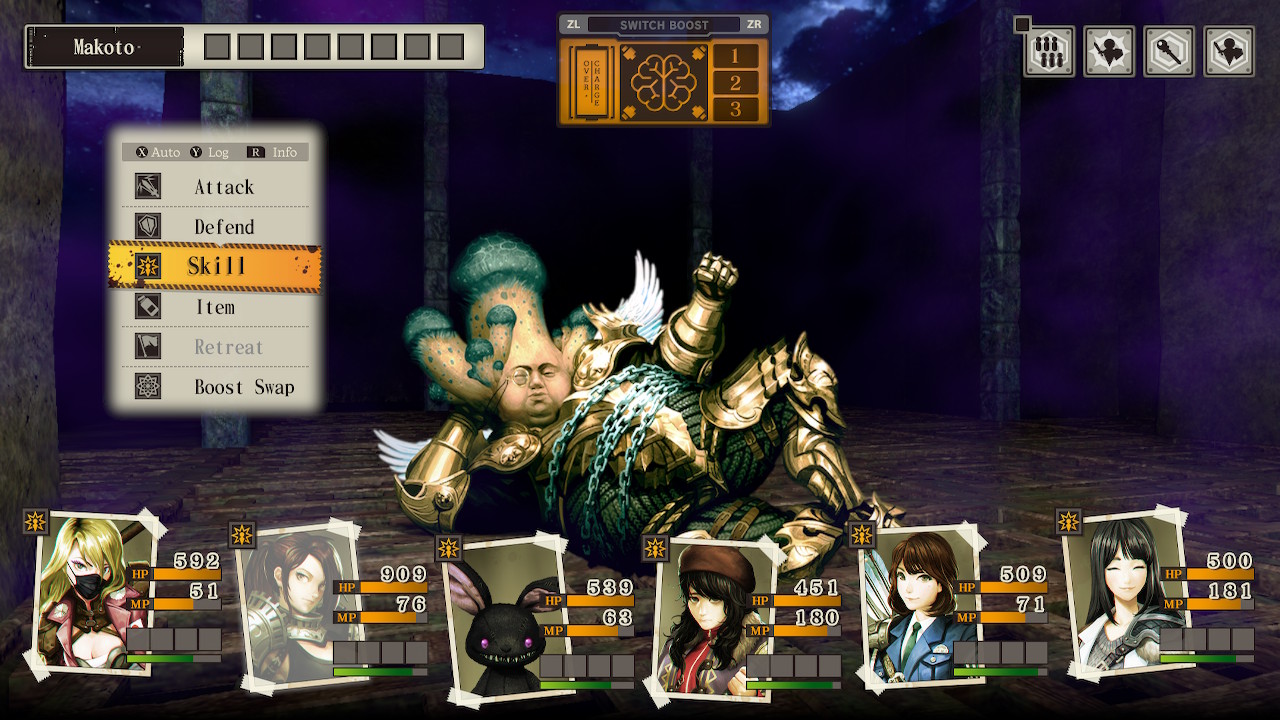
Task: Open the six-figures party formation icon
Action: click(1049, 51)
